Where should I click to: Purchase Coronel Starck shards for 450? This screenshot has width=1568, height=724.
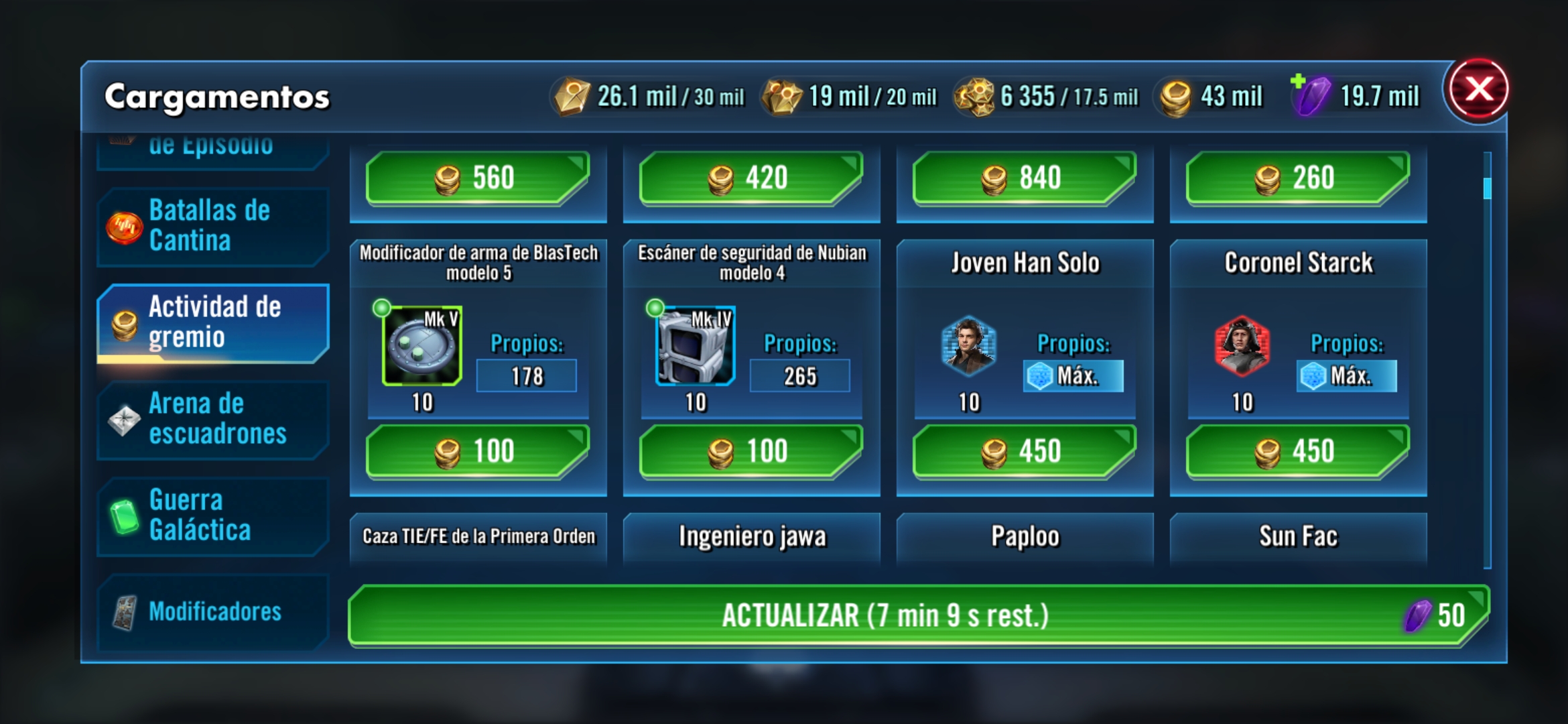click(1297, 451)
